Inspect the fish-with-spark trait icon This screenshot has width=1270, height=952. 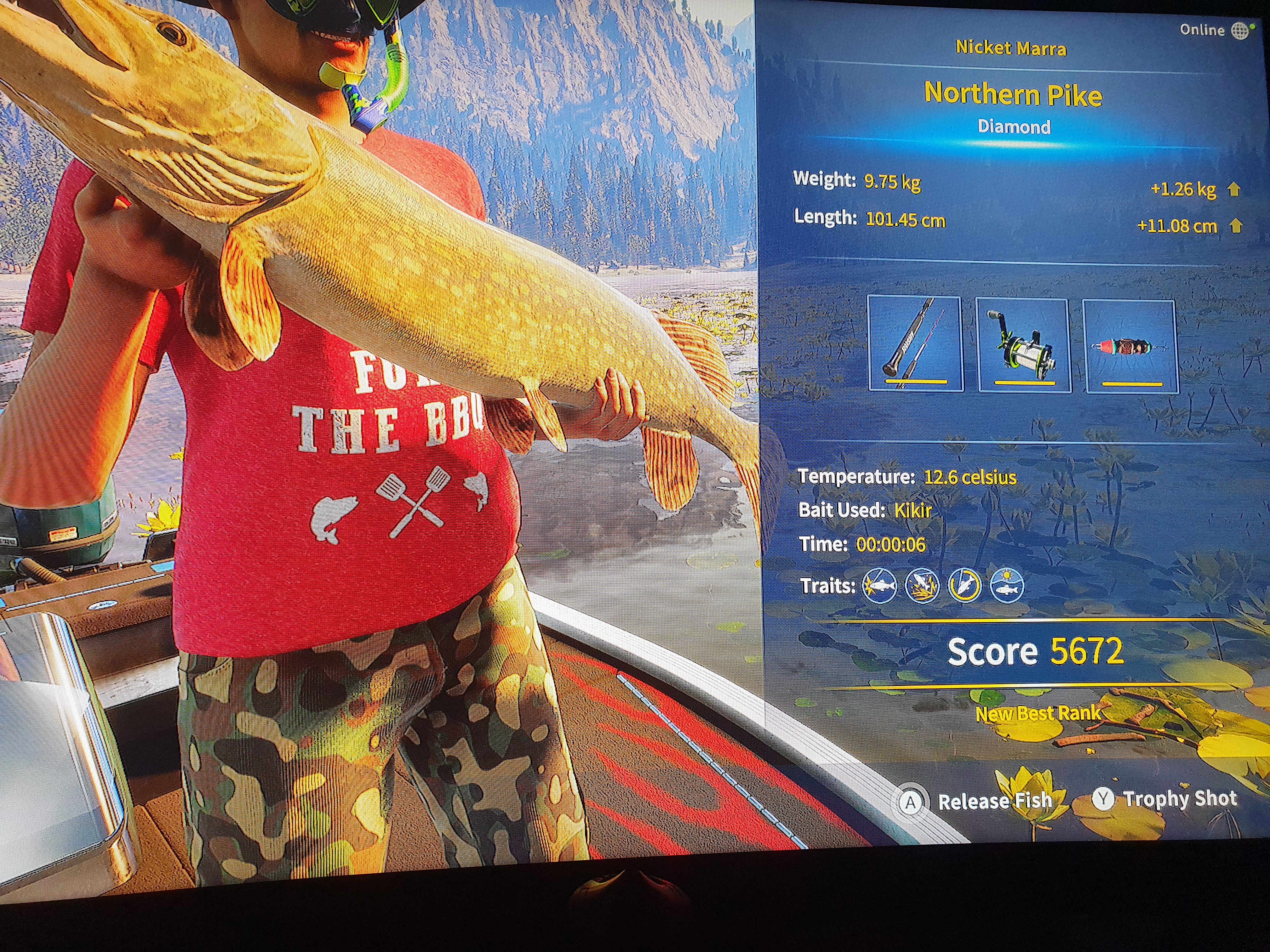coord(880,586)
